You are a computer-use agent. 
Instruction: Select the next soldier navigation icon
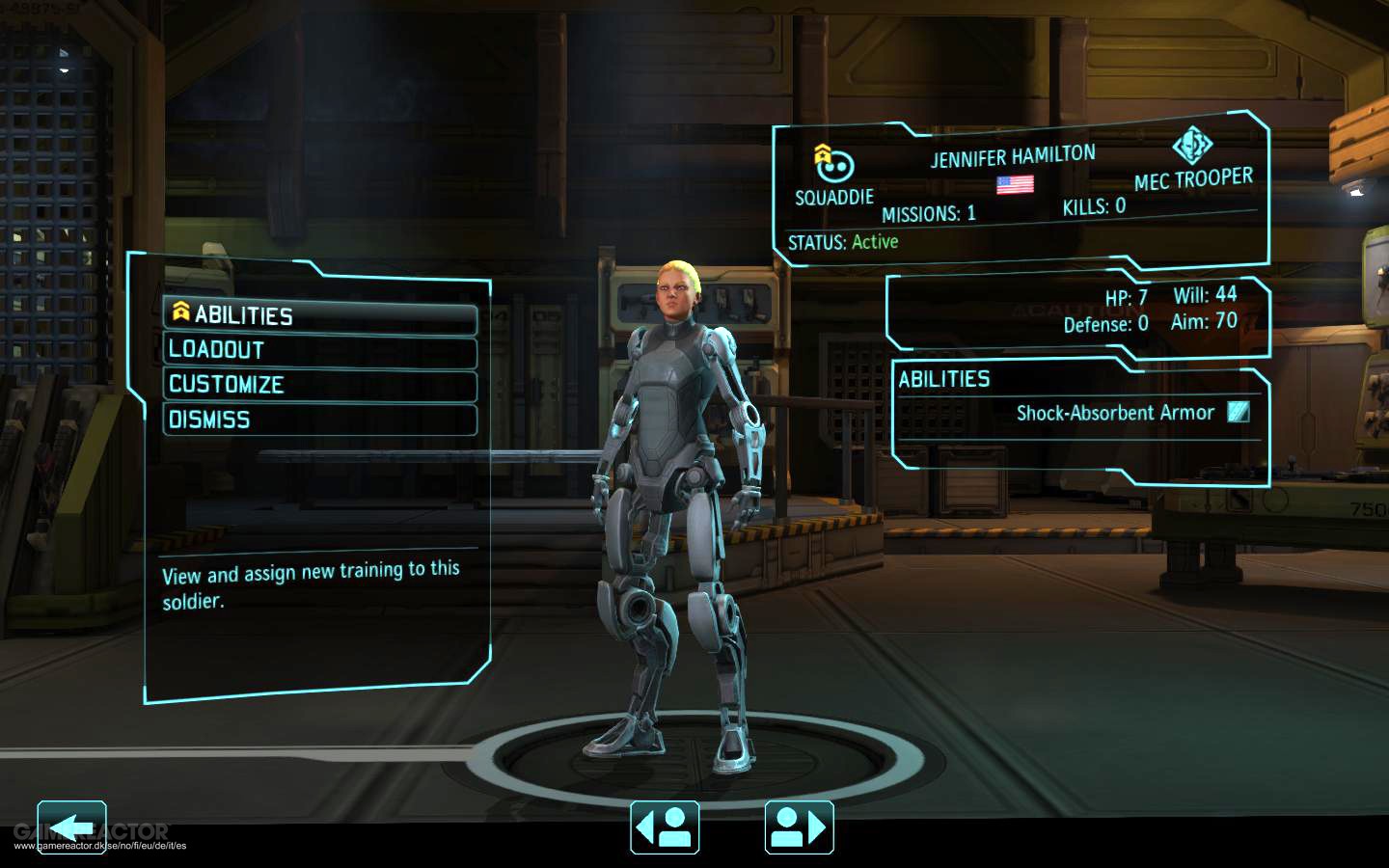click(x=798, y=827)
